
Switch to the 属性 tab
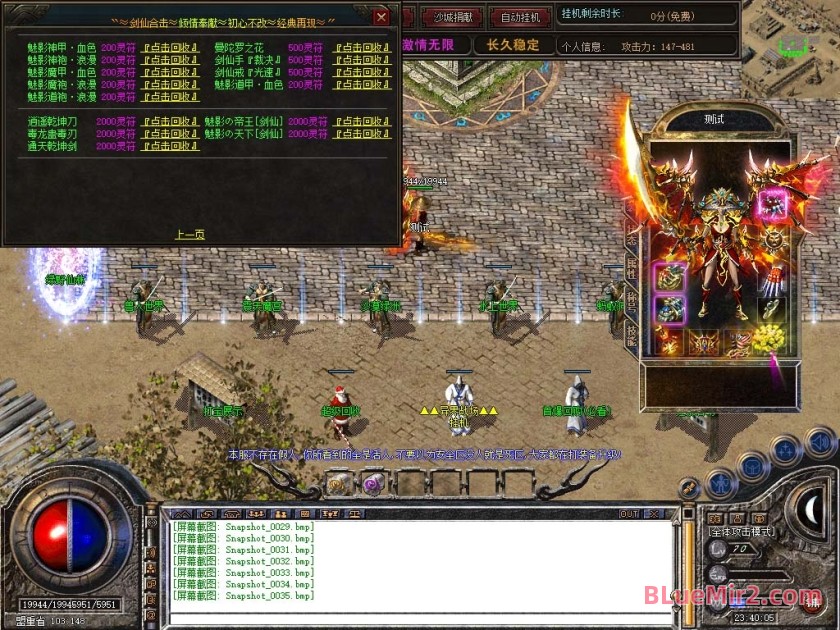tap(631, 265)
